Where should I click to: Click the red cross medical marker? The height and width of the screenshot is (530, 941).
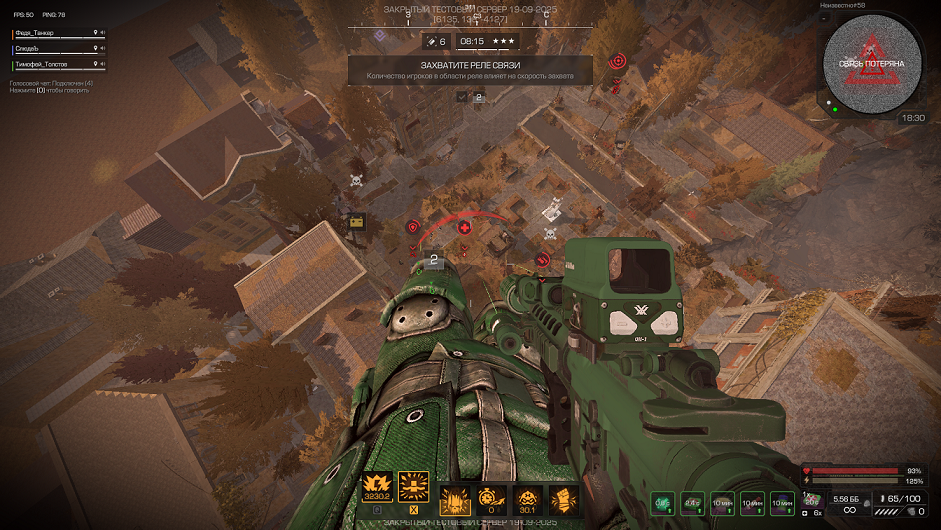pyautogui.click(x=464, y=228)
